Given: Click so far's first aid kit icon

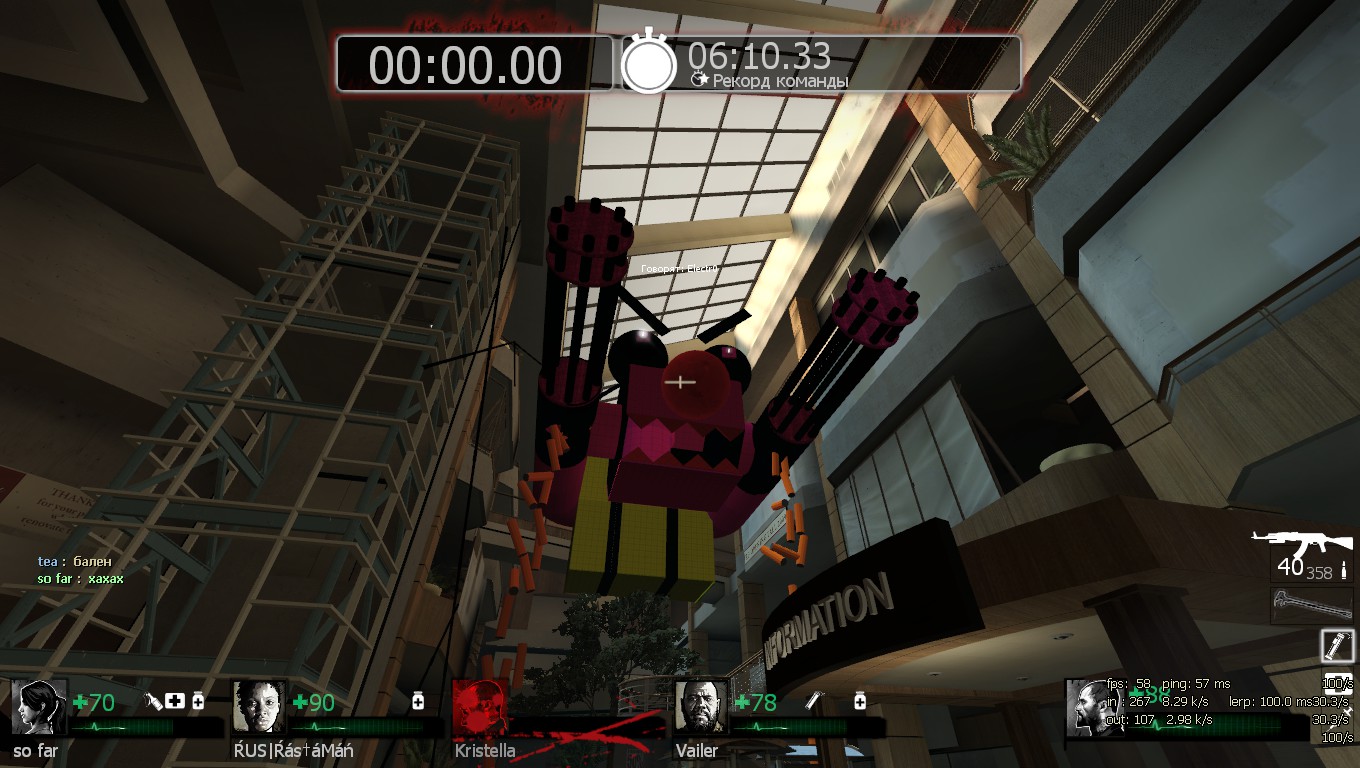Looking at the screenshot, I should [x=176, y=702].
